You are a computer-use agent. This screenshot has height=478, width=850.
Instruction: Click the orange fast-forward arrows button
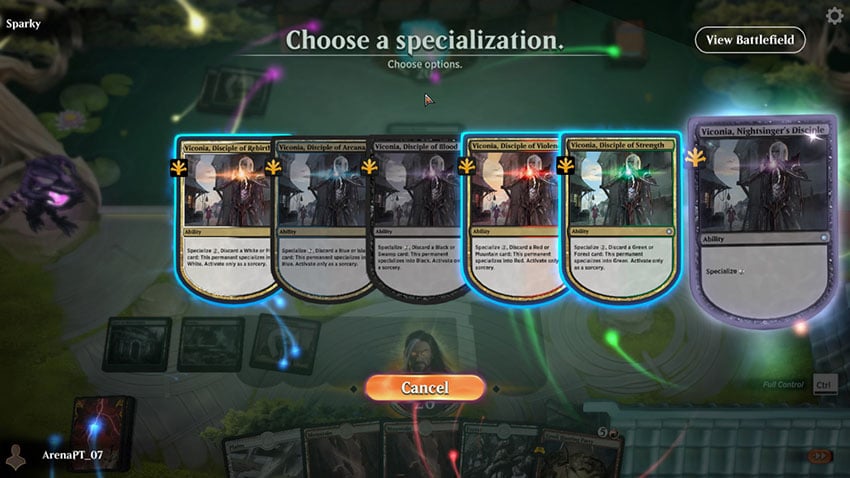tap(820, 456)
